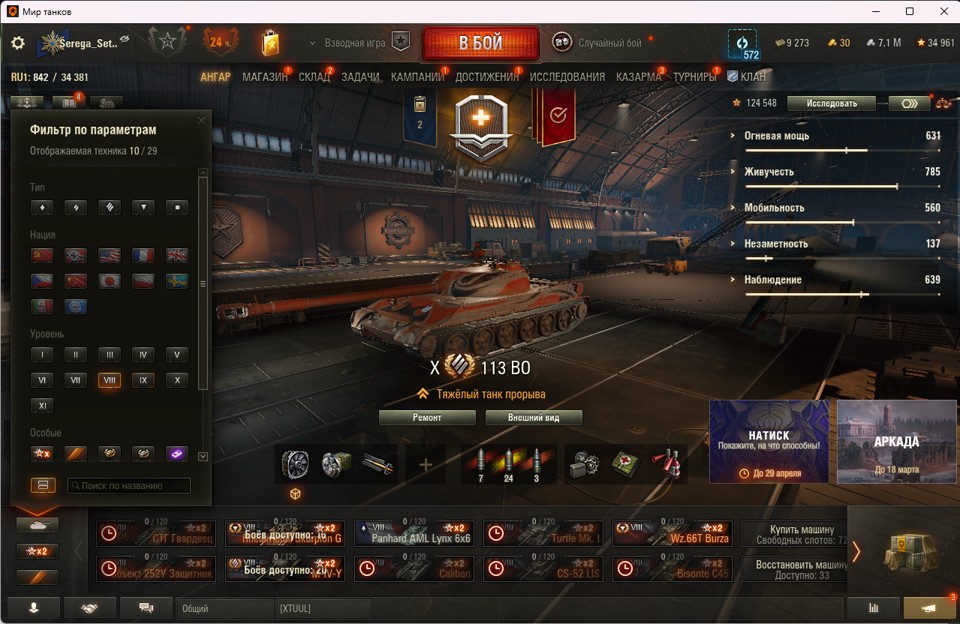Image resolution: width=960 pixels, height=624 pixels.
Task: Show the ДОСТИЖЕНИЯ tab
Action: point(487,77)
